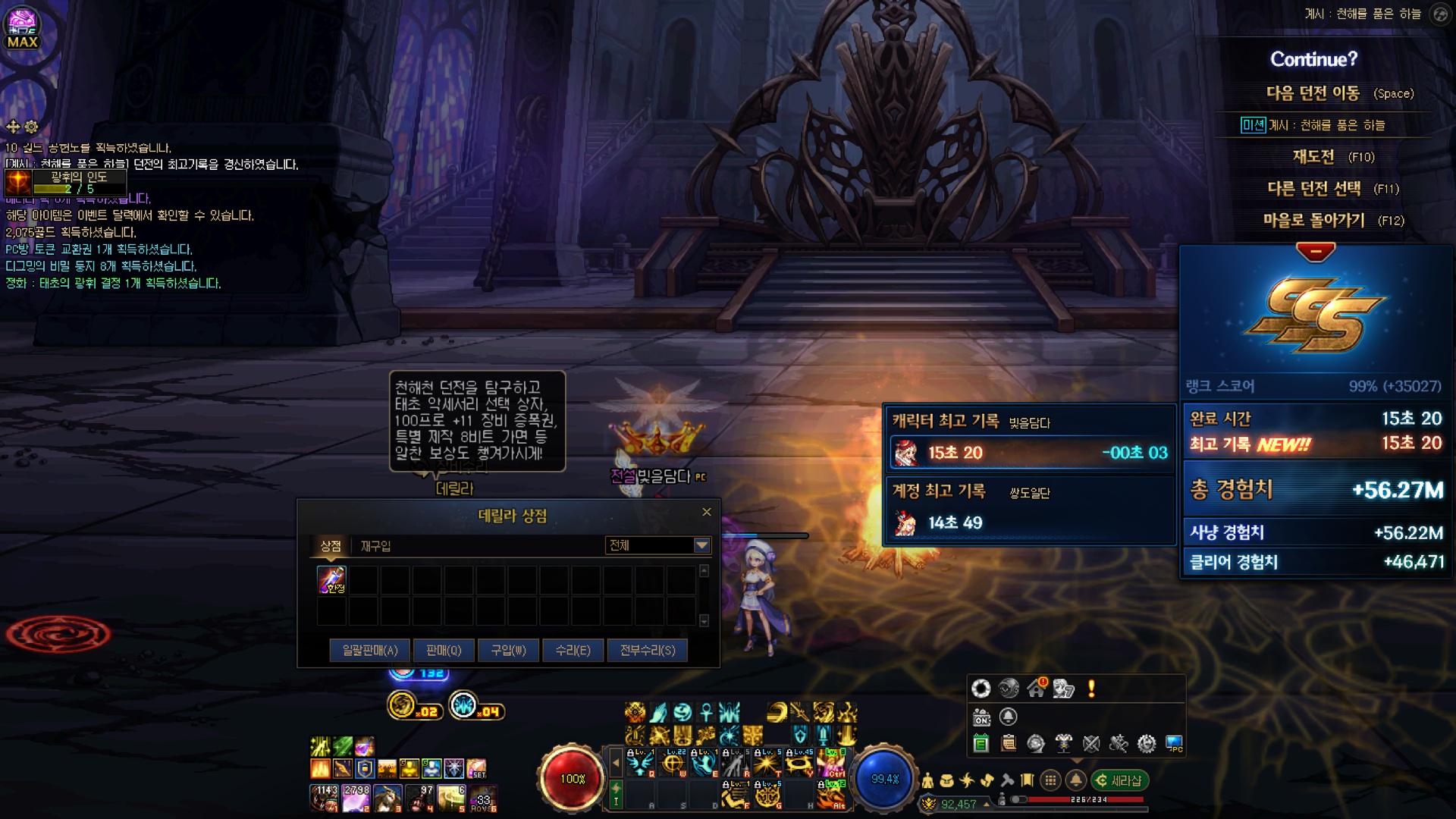Viewport: 1456px width, 819px height.
Task: Use the quick slot item with count 2798
Action: (356, 798)
